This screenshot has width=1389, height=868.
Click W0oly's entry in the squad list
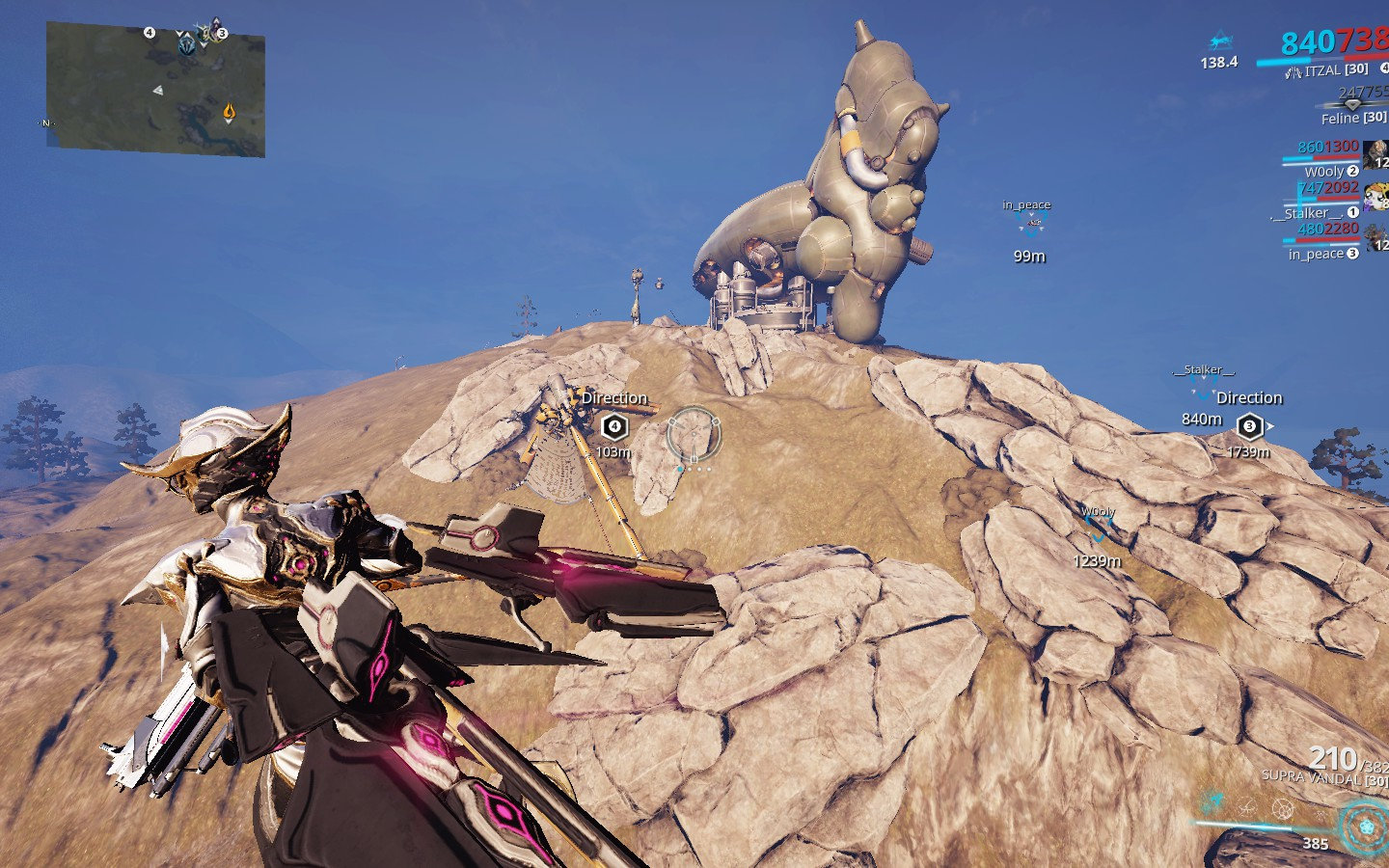[x=1324, y=170]
